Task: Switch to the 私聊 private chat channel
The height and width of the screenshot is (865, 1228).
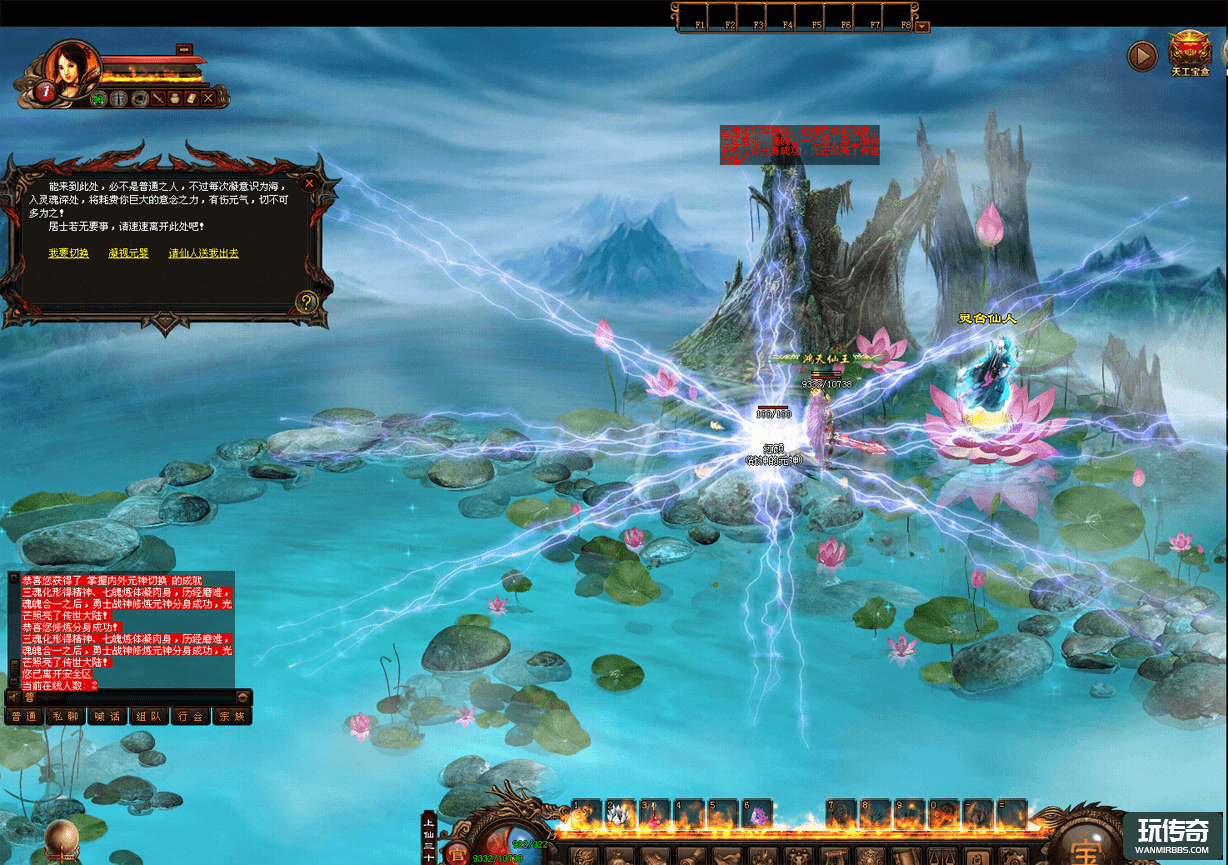Action: pyautogui.click(x=65, y=716)
